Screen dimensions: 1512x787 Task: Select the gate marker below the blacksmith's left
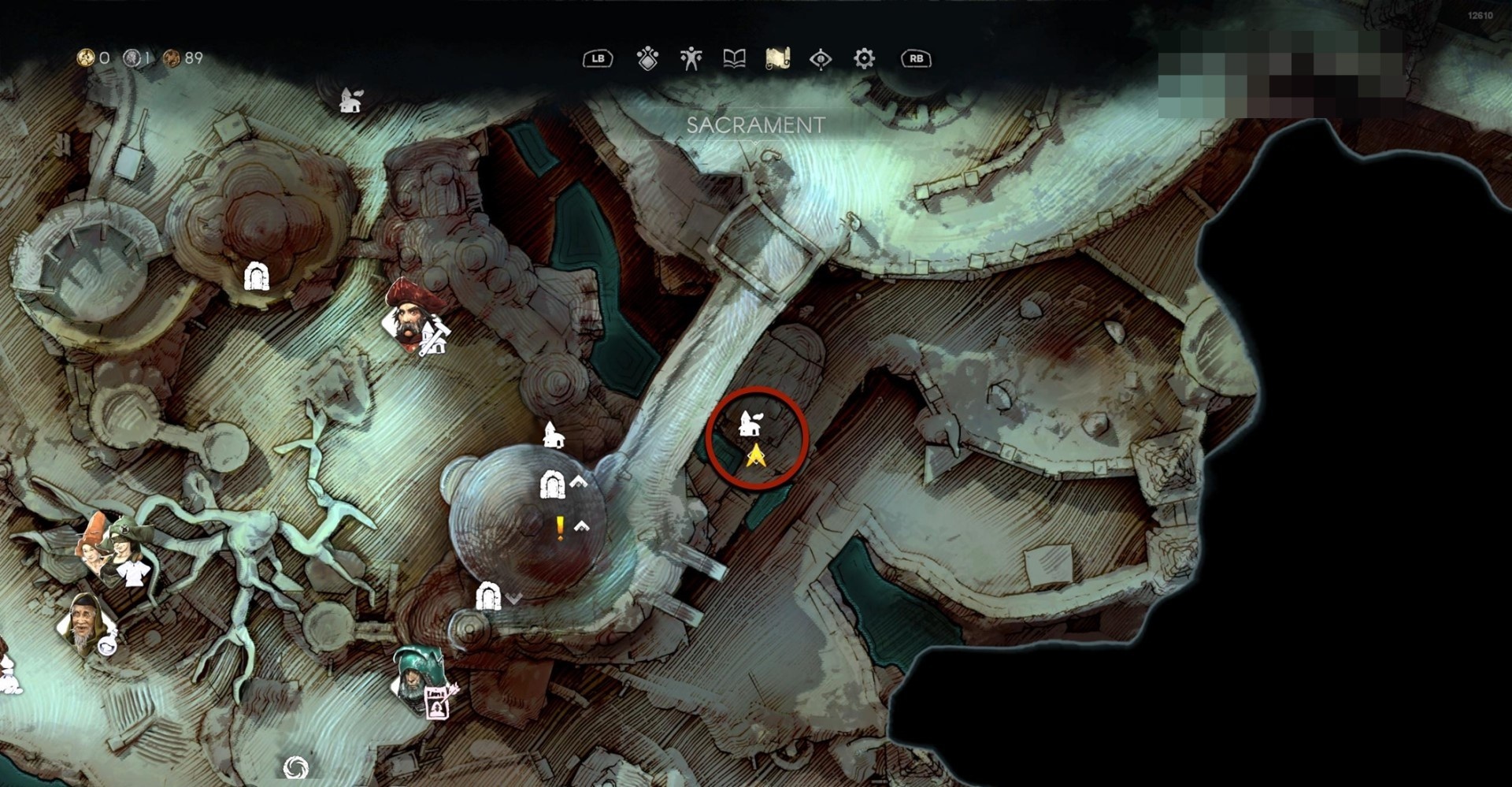(256, 276)
